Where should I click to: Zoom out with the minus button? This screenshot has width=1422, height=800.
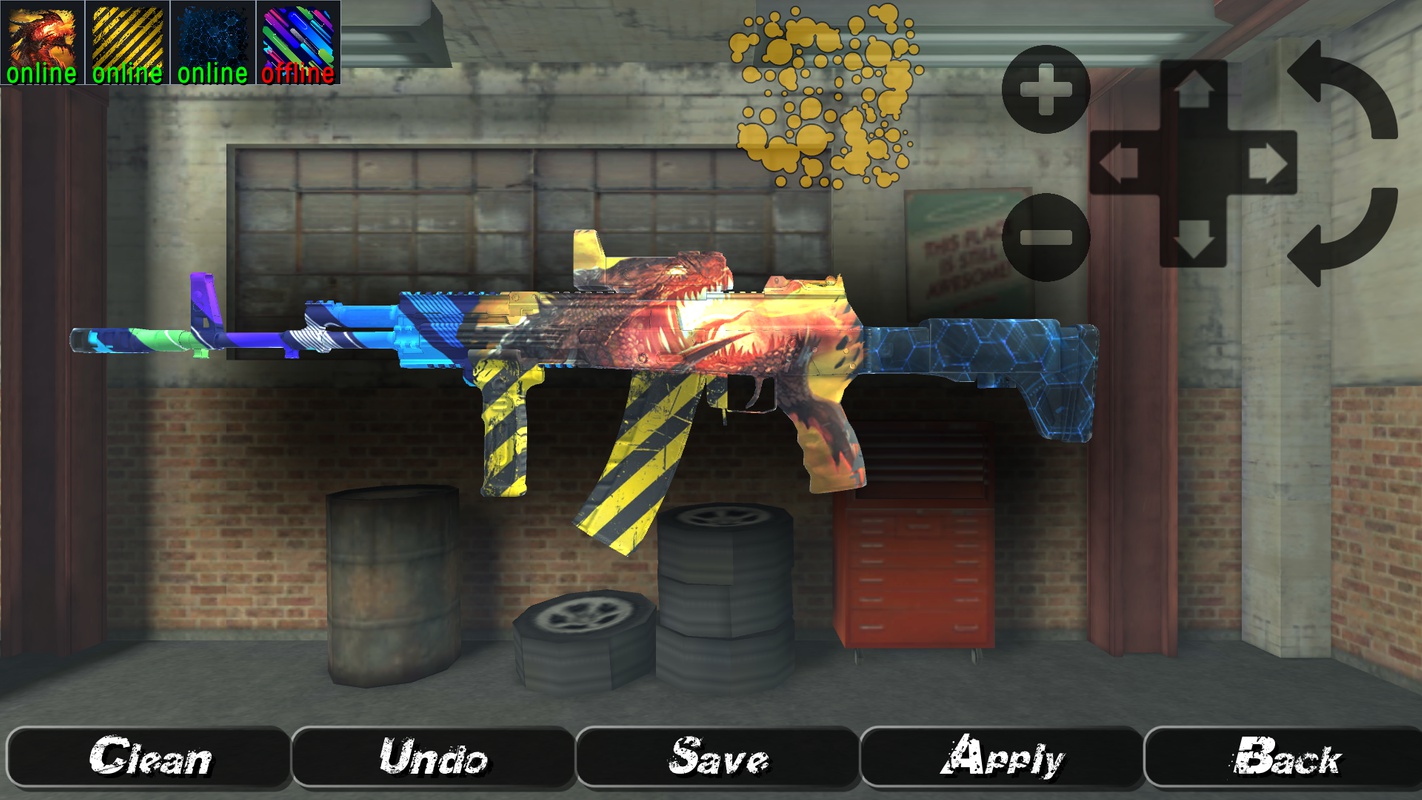tap(1045, 237)
